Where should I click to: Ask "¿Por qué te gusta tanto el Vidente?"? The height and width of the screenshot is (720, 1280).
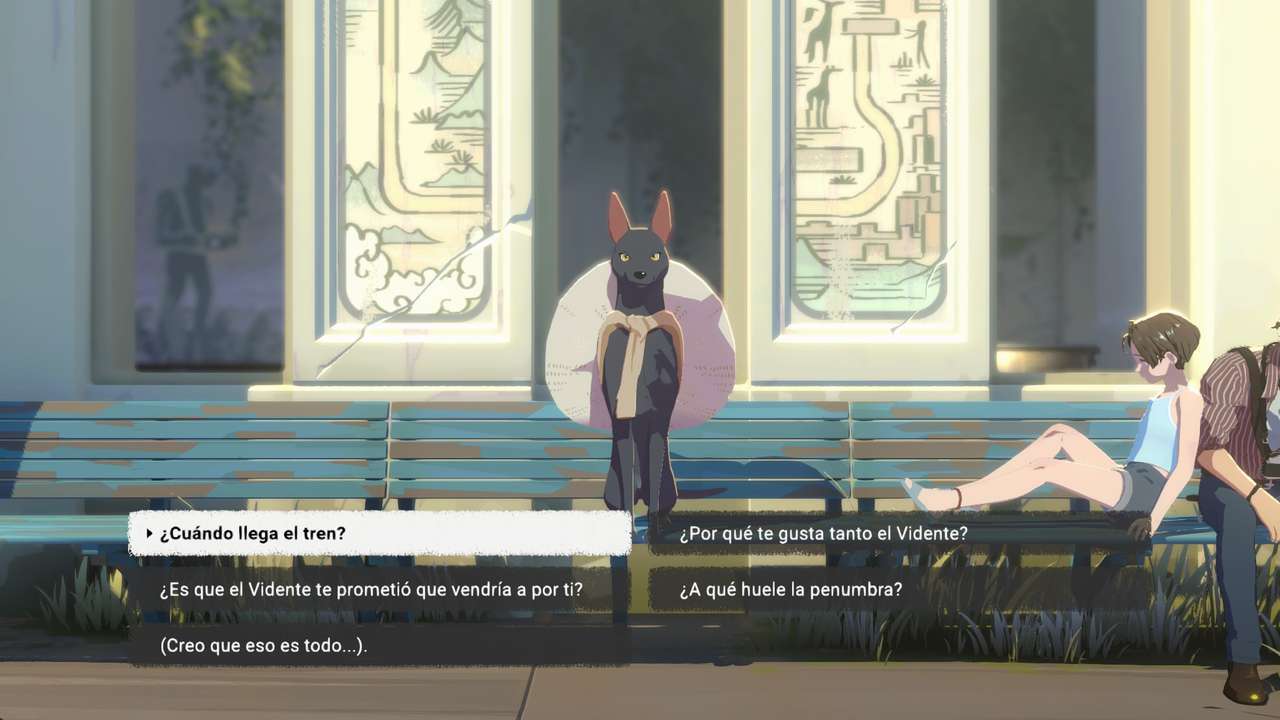coord(823,534)
